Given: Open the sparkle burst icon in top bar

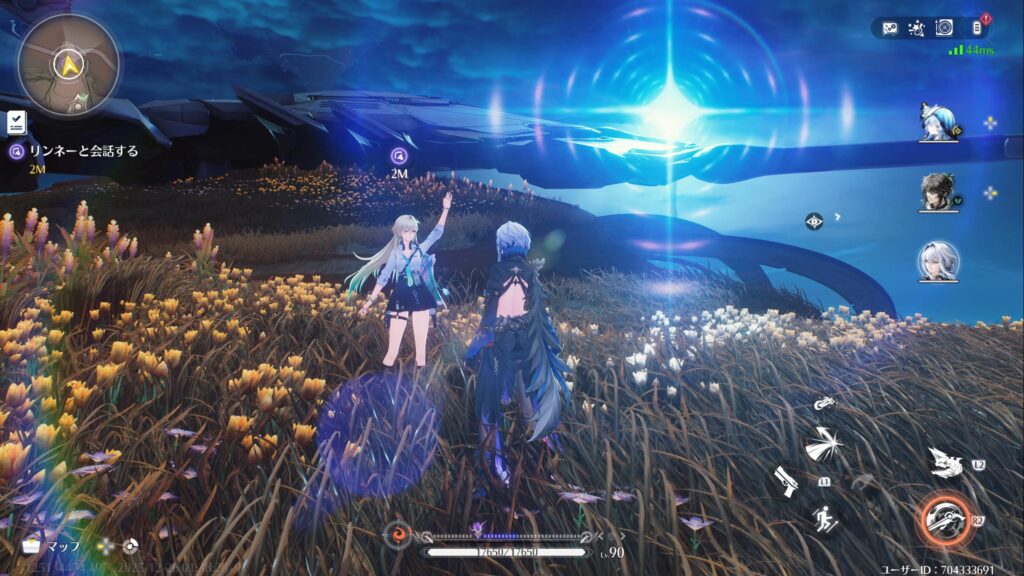Looking at the screenshot, I should (915, 28).
